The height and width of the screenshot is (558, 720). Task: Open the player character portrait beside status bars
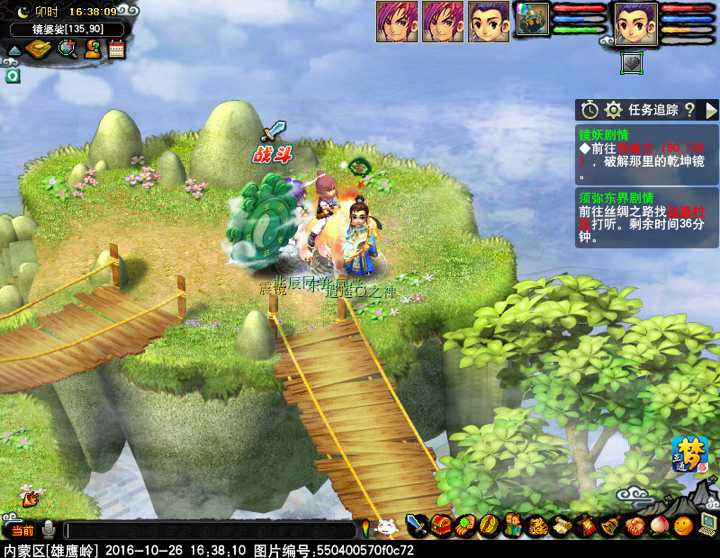coord(635,22)
